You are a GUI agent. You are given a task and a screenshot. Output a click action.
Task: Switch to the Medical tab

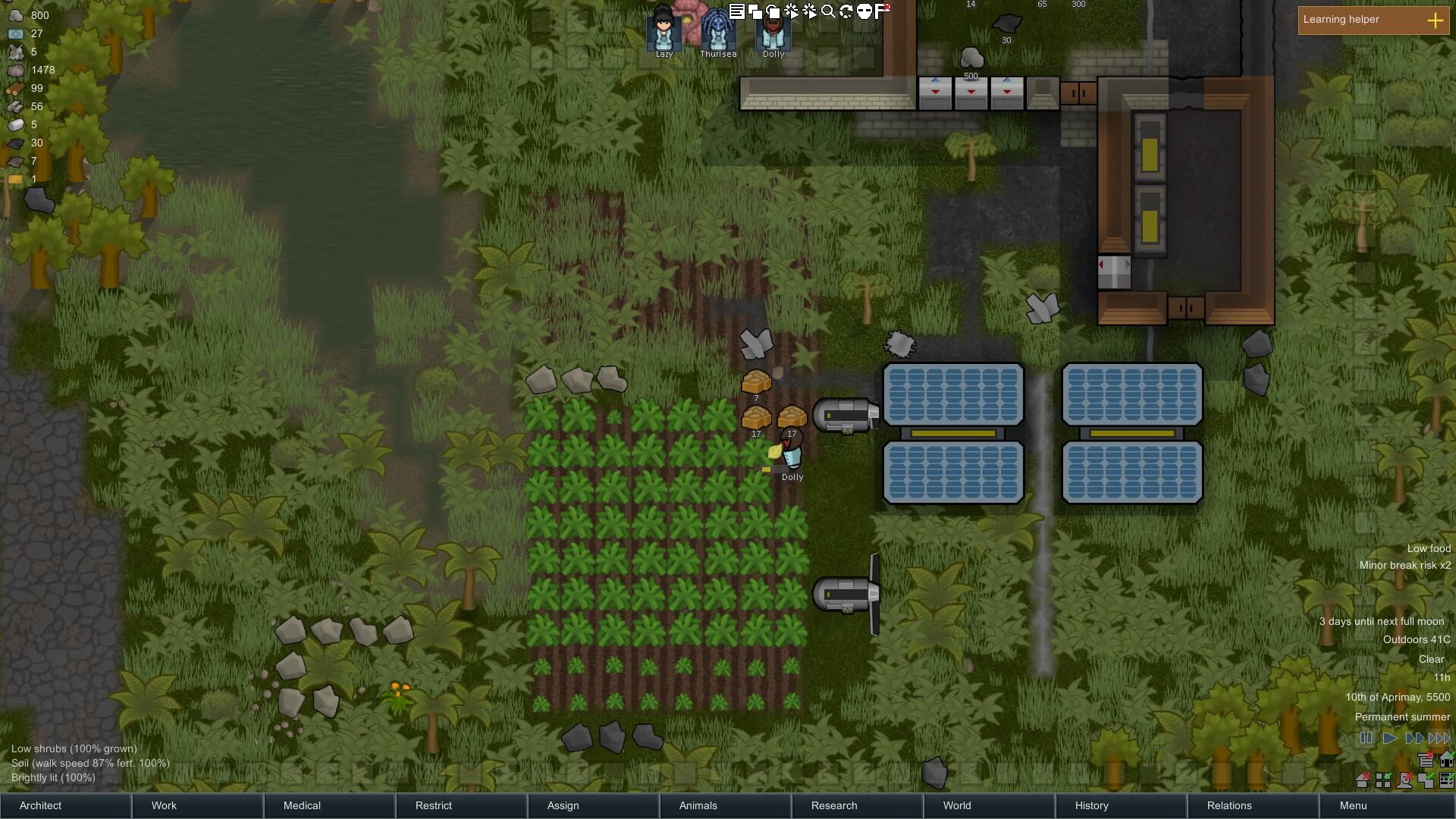pyautogui.click(x=329, y=805)
